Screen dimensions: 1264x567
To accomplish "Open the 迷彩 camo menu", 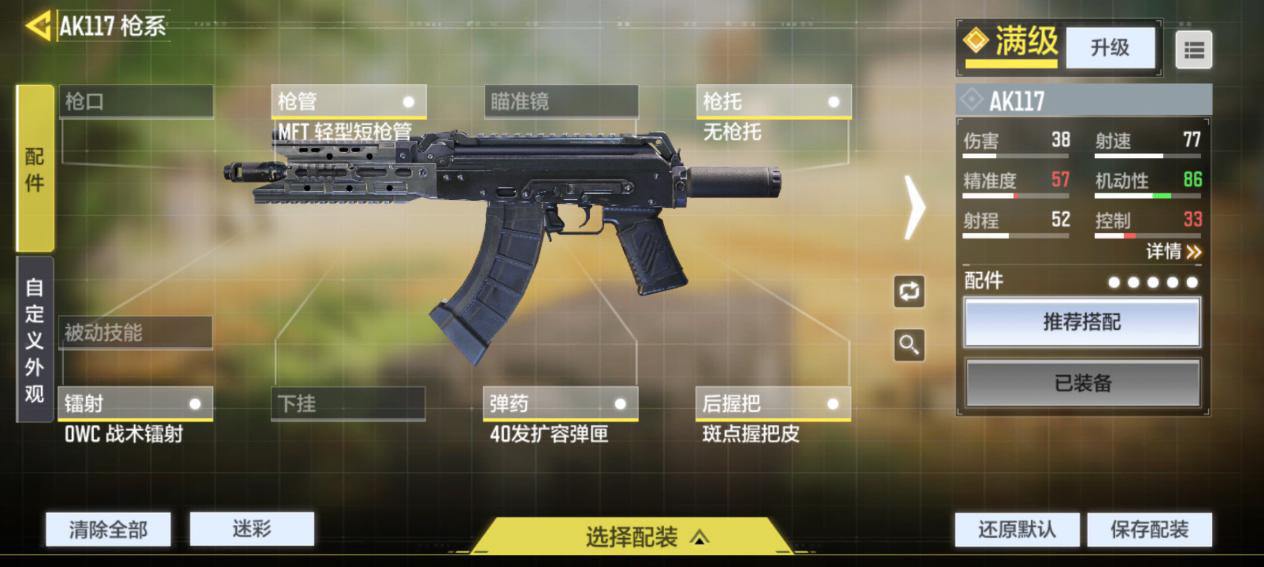I will 252,529.
